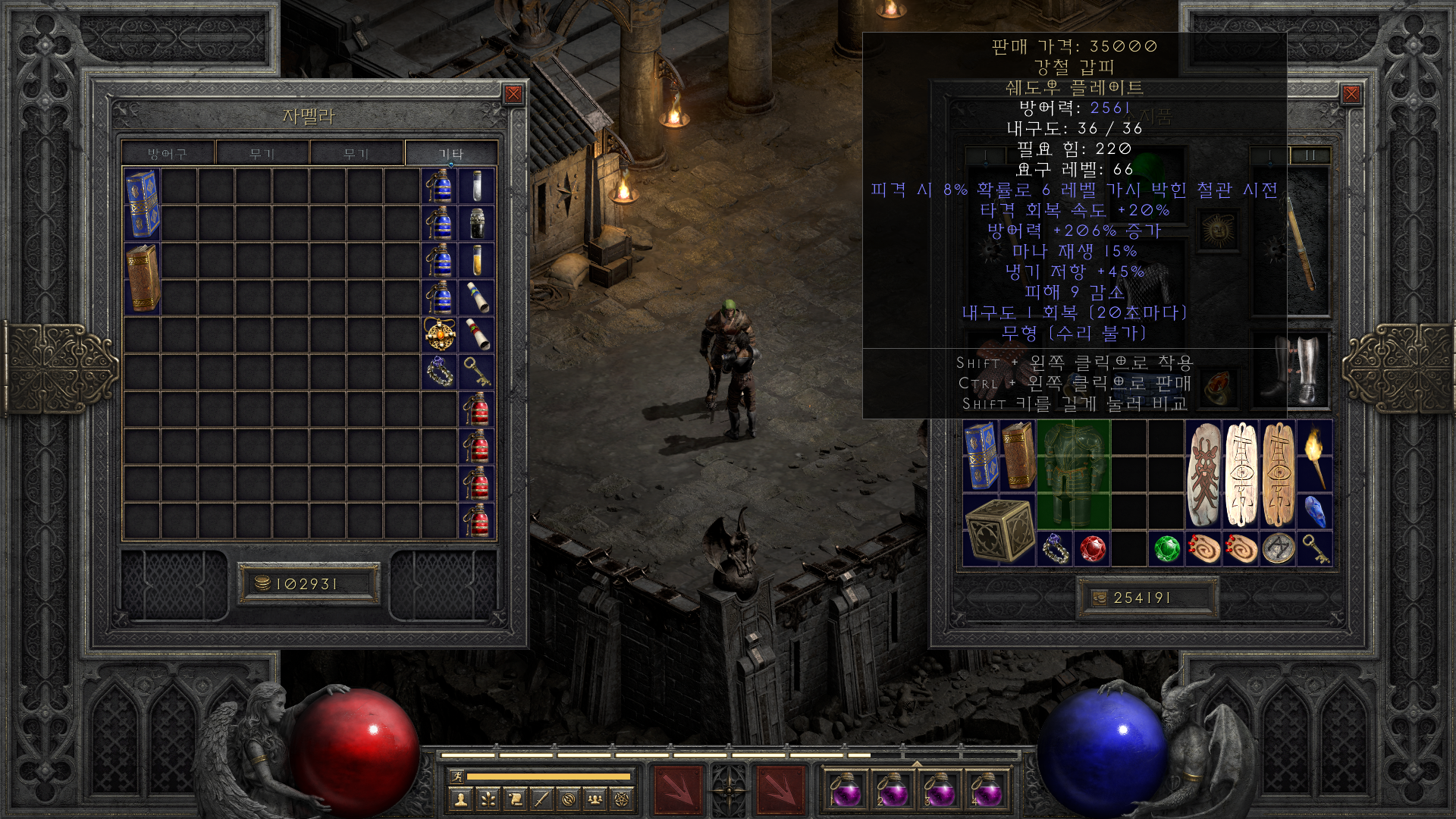Open the character sheet from the mini menu
1456x819 pixels.
460,799
